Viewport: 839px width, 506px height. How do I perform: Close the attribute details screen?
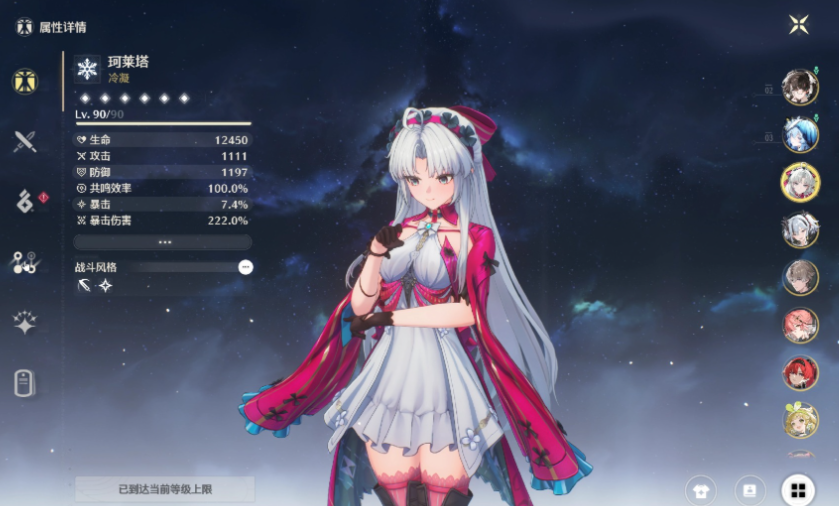click(x=798, y=25)
